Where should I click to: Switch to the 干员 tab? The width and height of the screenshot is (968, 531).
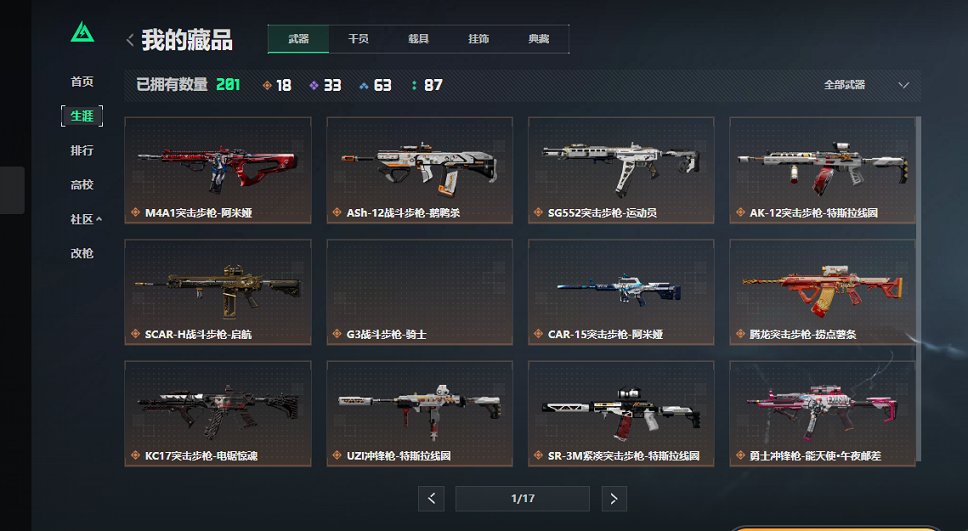point(358,39)
